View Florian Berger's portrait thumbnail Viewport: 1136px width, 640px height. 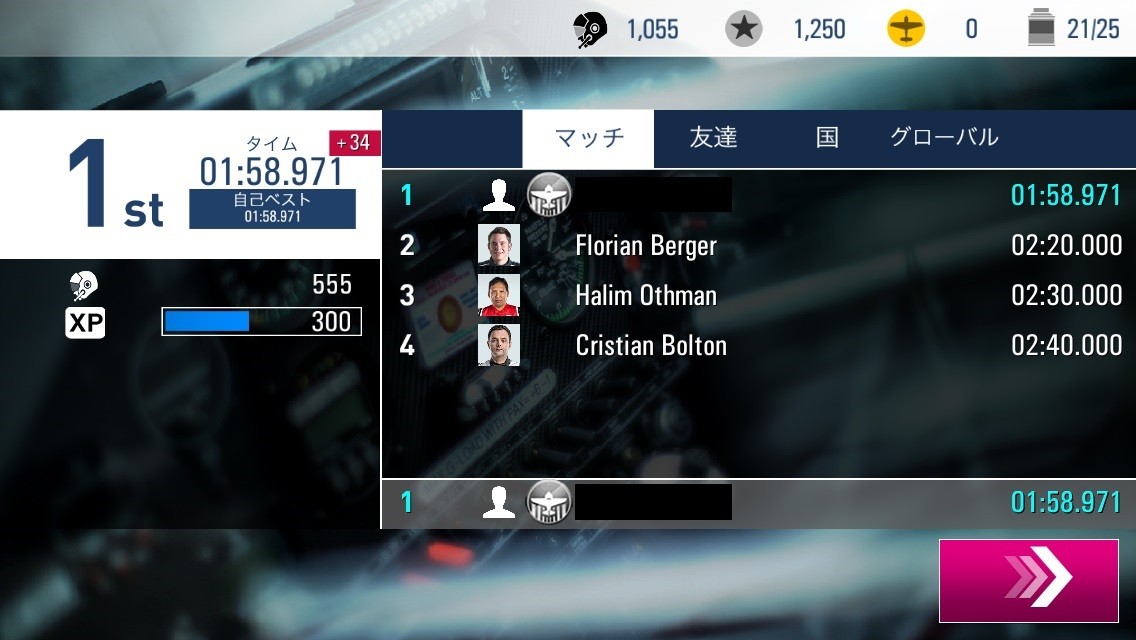(x=499, y=245)
